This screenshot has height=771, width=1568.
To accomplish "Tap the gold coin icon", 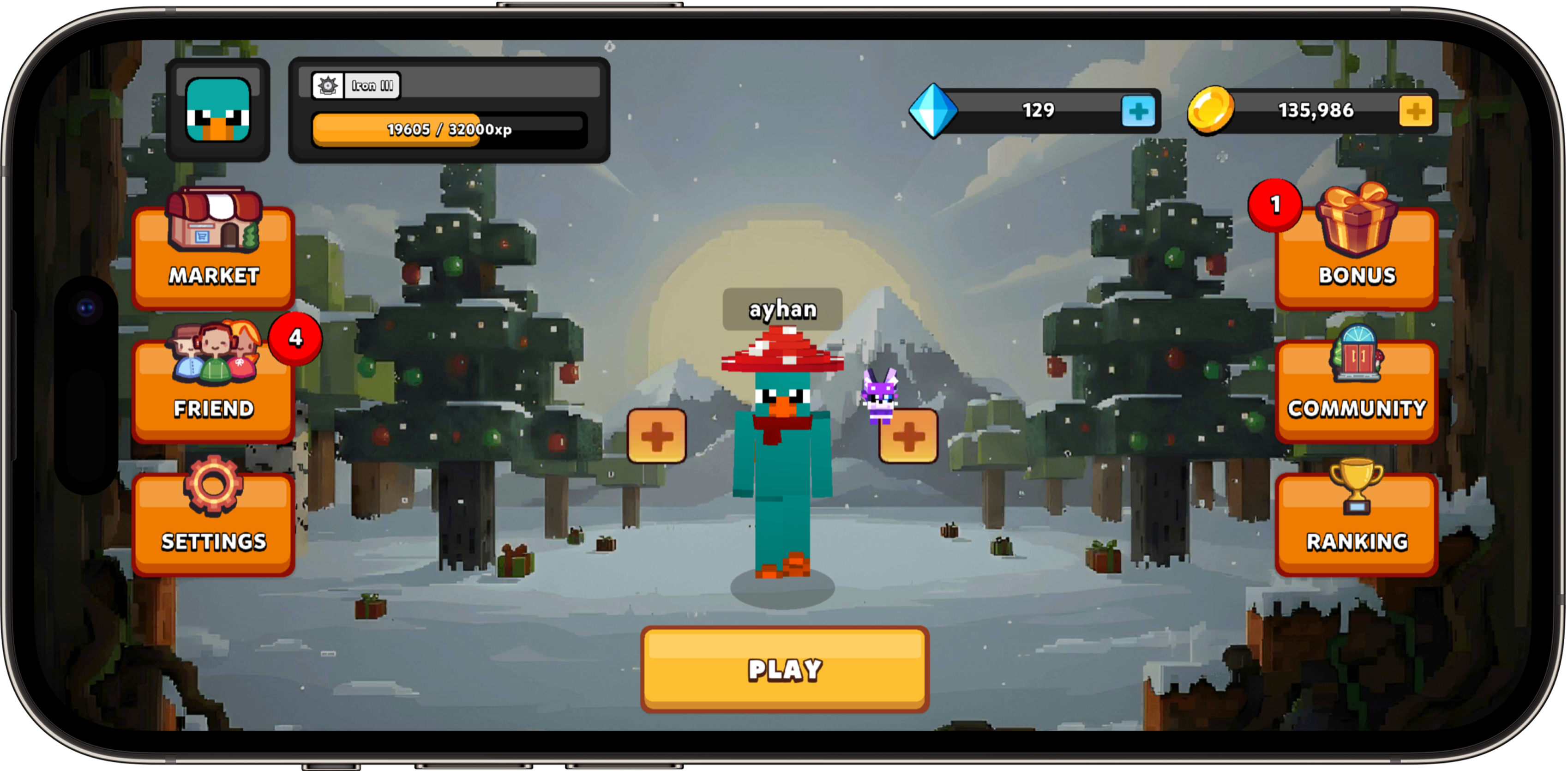I will pyautogui.click(x=1211, y=112).
